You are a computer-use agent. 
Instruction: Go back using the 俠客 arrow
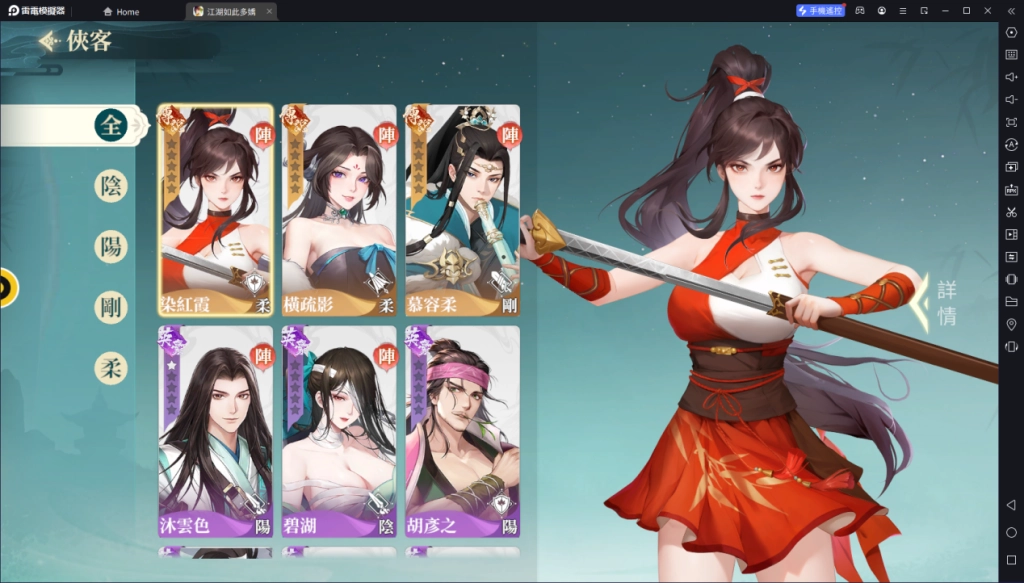click(x=49, y=42)
